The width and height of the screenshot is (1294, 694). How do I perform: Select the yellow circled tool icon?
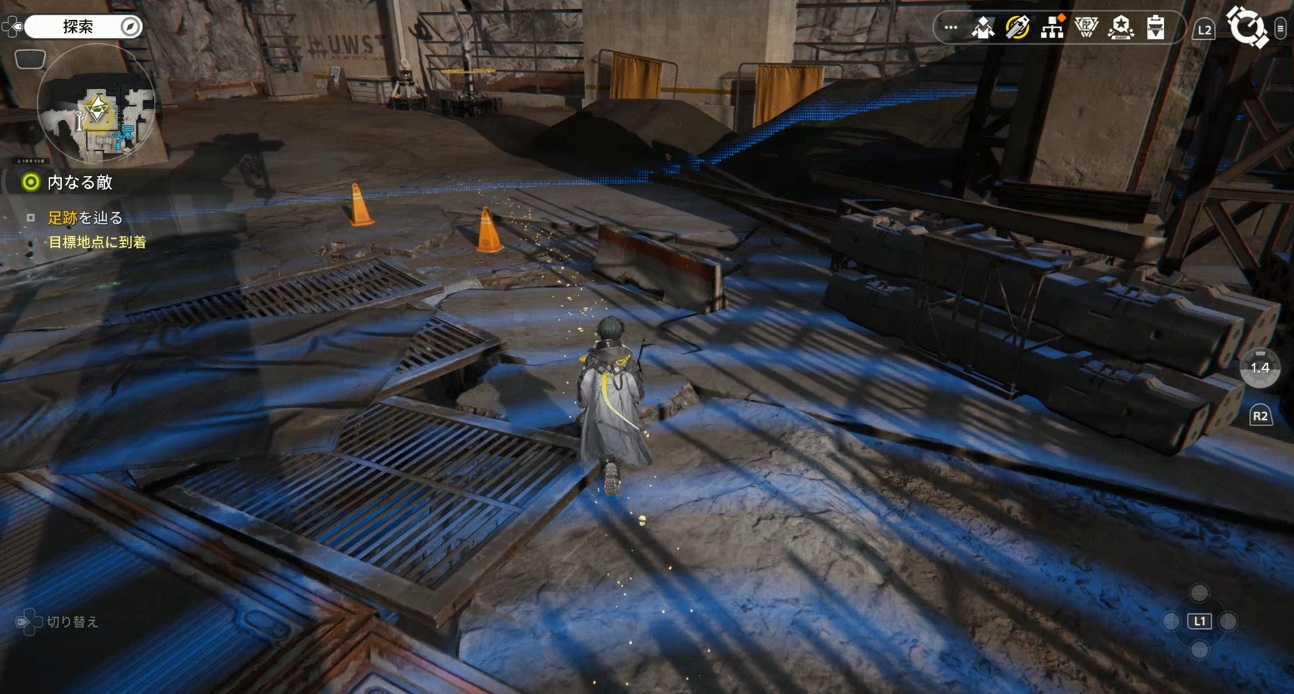click(1017, 28)
